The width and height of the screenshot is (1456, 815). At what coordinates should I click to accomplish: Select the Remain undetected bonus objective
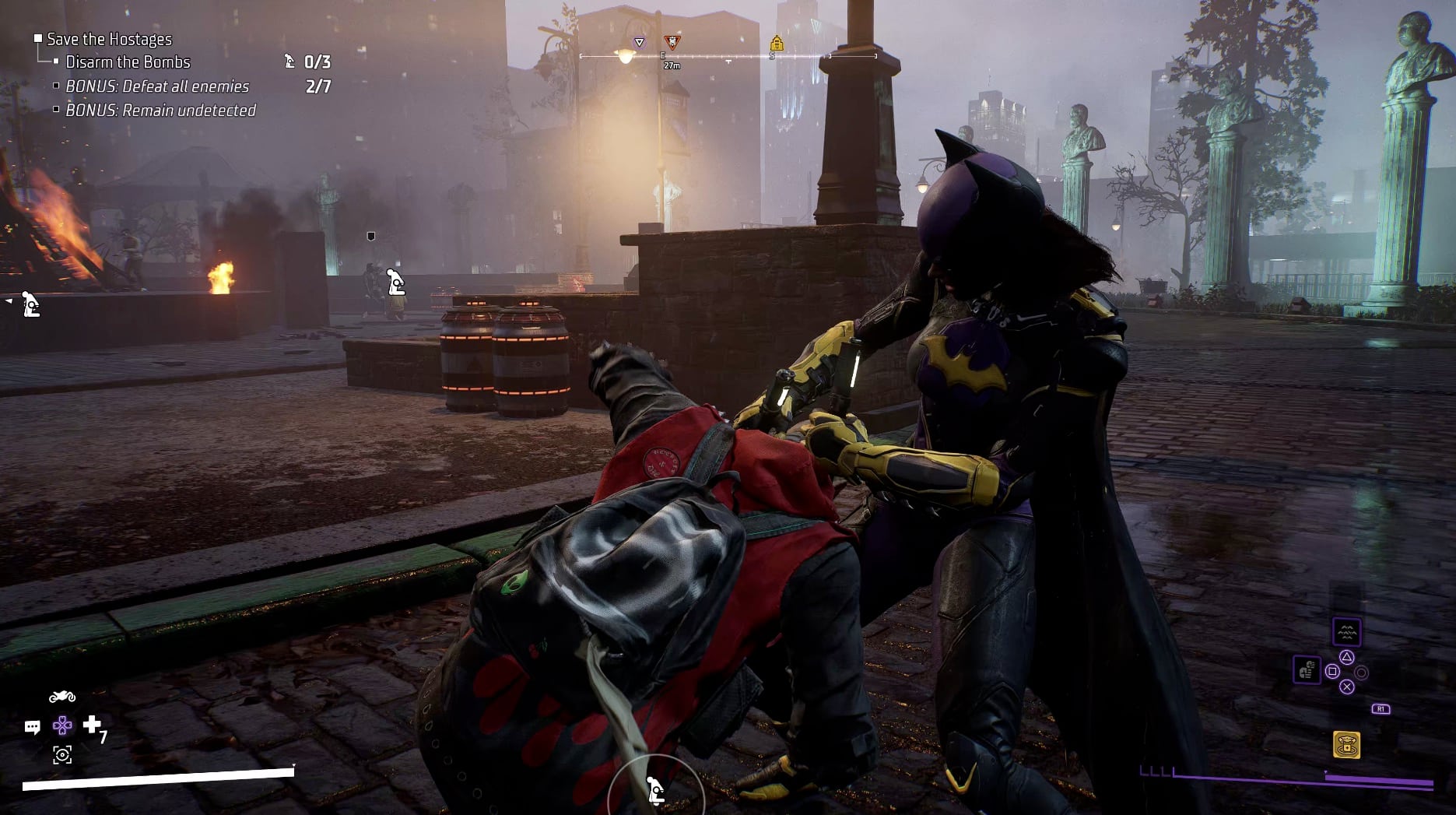(160, 111)
